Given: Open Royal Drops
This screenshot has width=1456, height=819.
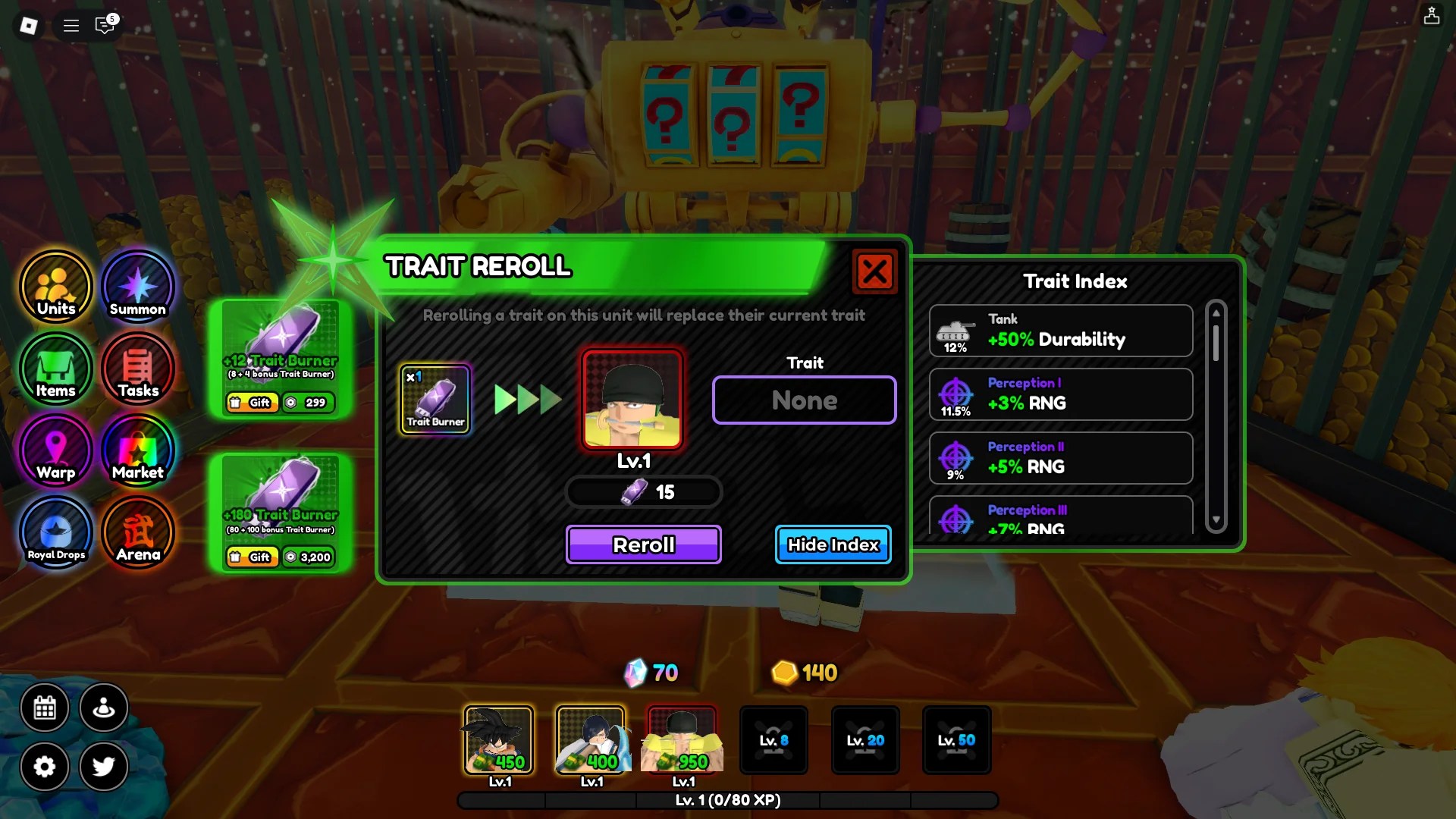Looking at the screenshot, I should pyautogui.click(x=55, y=533).
